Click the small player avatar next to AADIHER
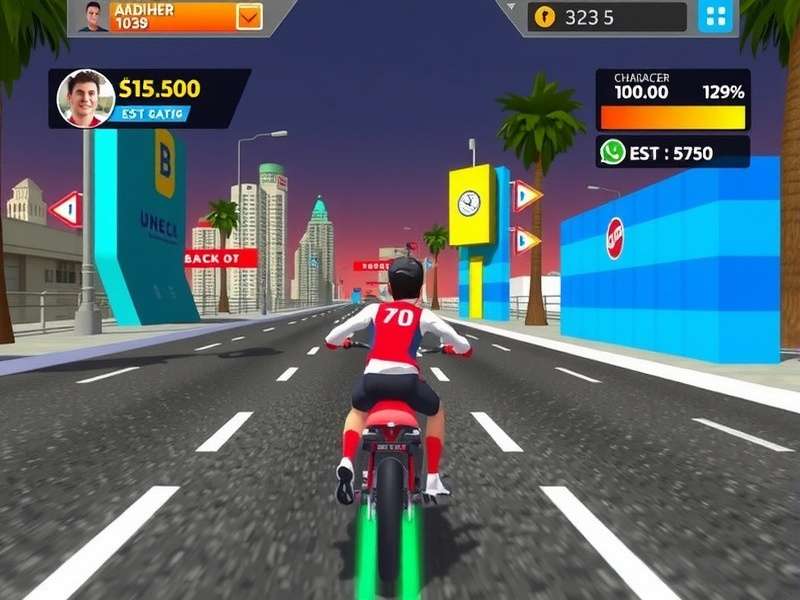The image size is (800, 600). pos(93,16)
